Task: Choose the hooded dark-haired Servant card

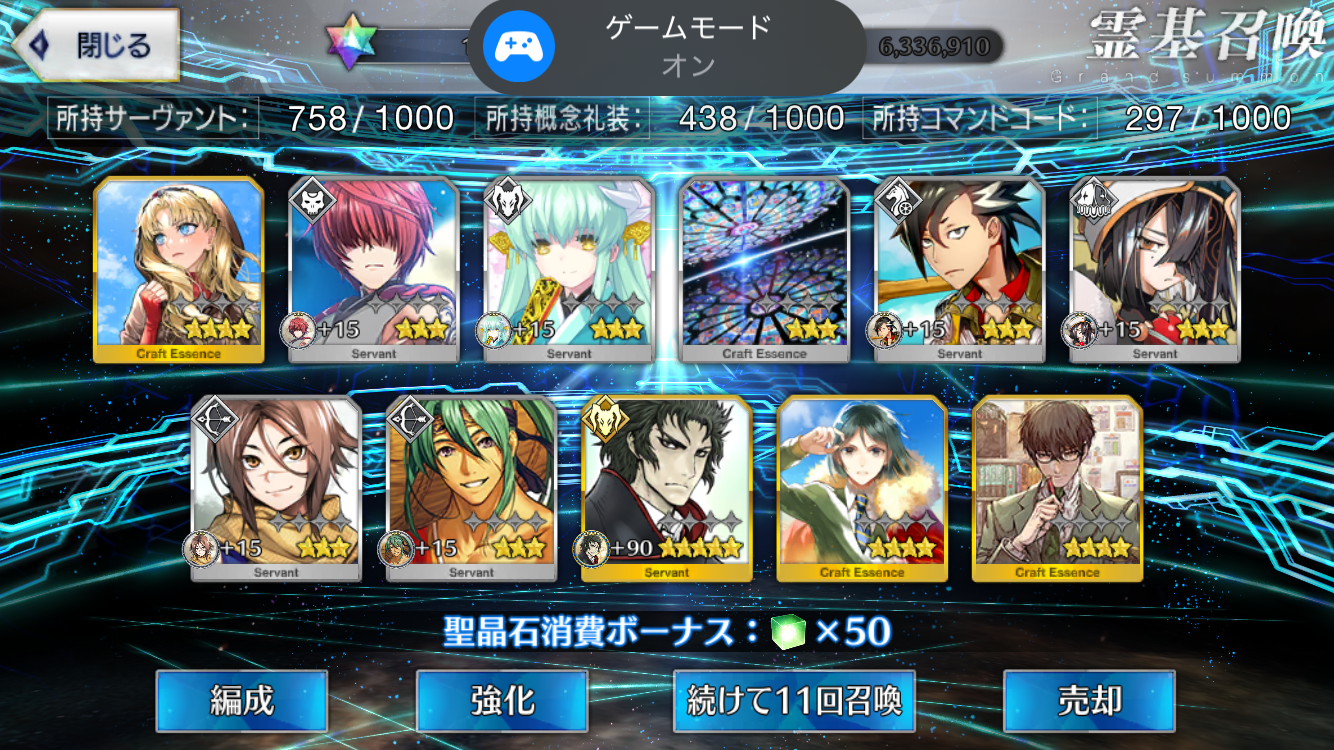Action: [1155, 269]
